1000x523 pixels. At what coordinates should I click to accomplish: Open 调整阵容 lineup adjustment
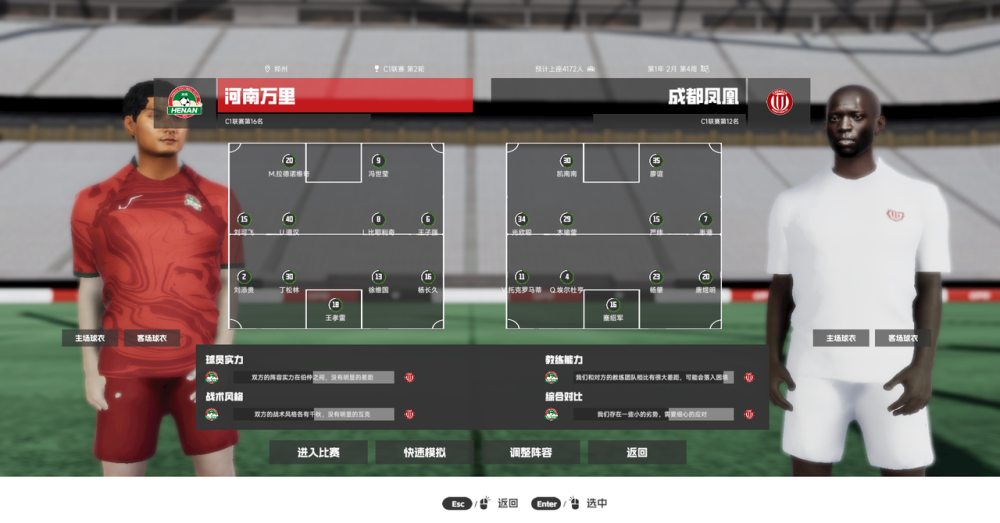pos(530,452)
